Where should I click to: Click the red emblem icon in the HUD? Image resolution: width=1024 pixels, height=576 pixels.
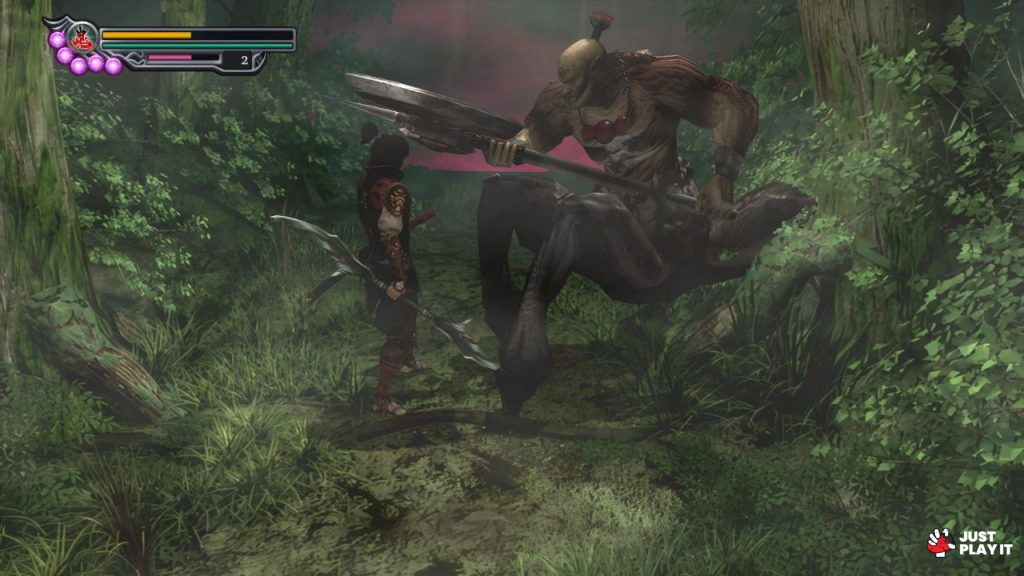(x=82, y=39)
